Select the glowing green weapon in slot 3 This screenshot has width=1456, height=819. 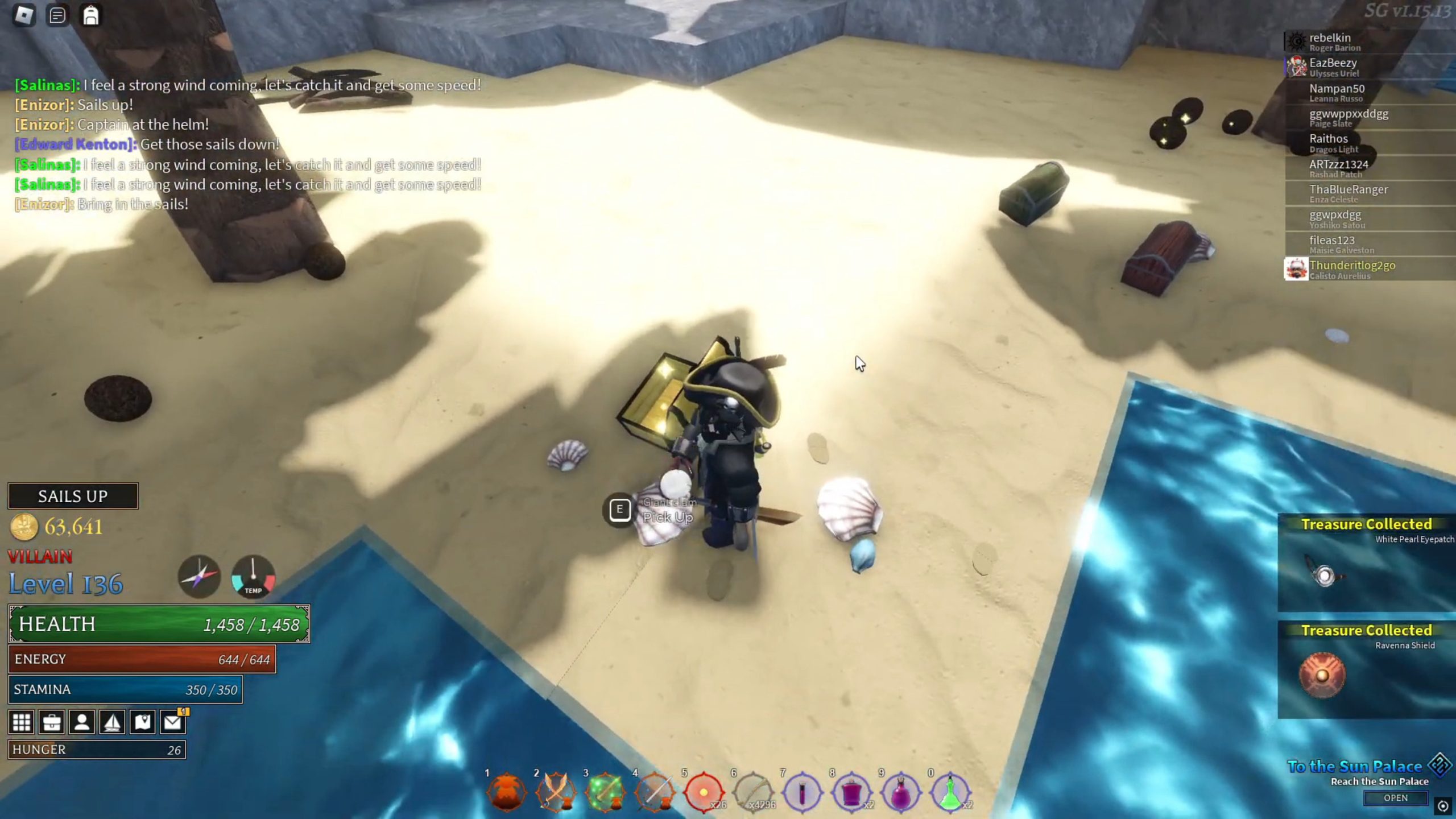(605, 792)
